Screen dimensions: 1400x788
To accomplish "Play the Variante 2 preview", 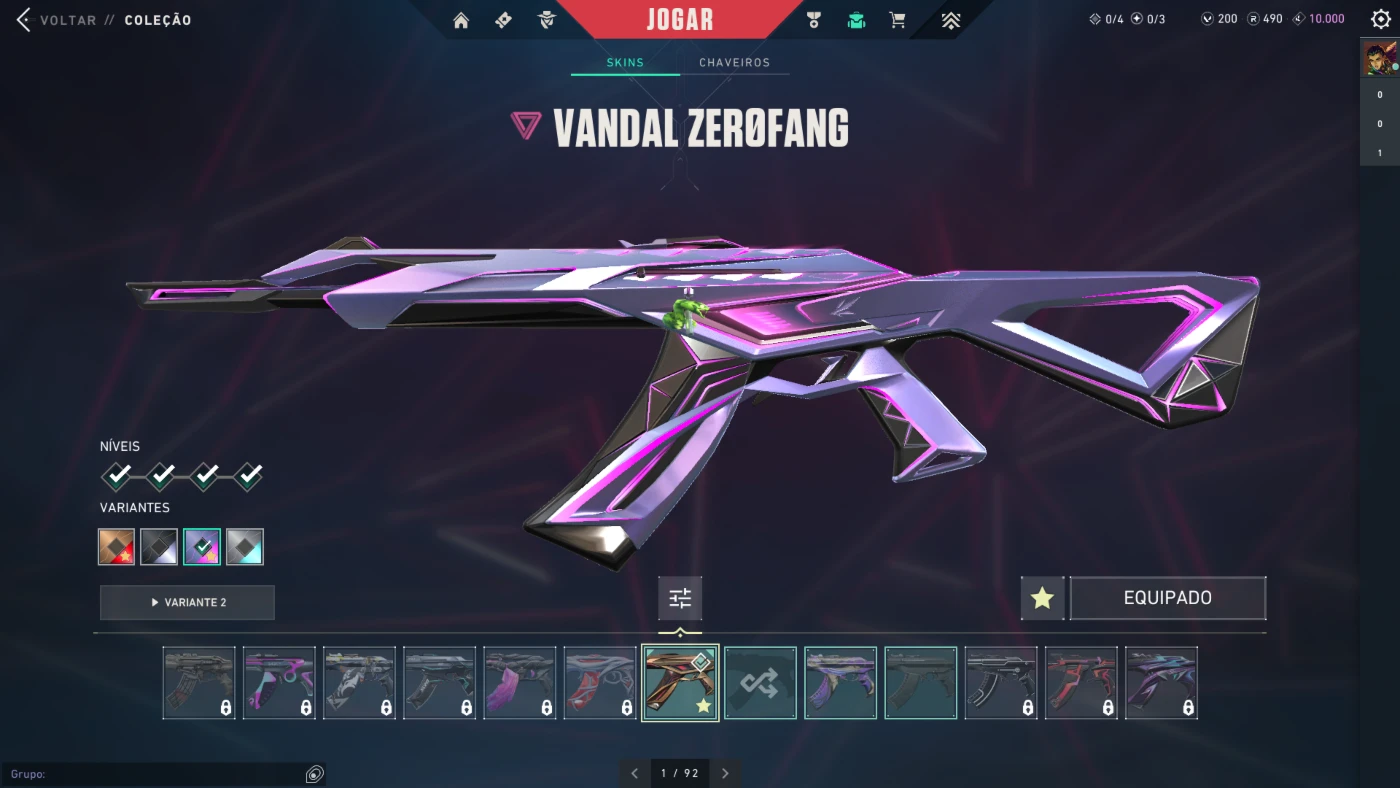I will (x=187, y=602).
